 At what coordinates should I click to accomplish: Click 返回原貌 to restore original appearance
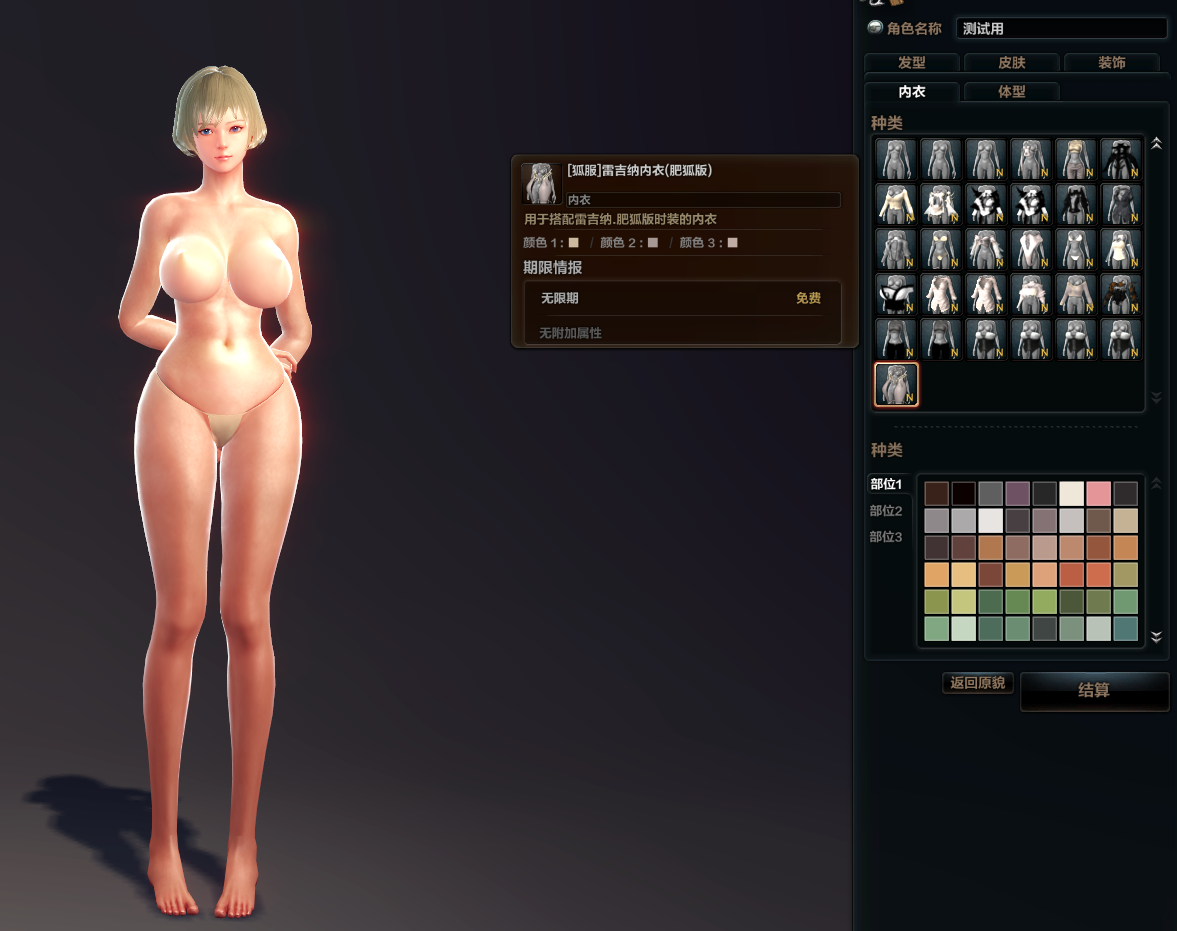pyautogui.click(x=978, y=683)
